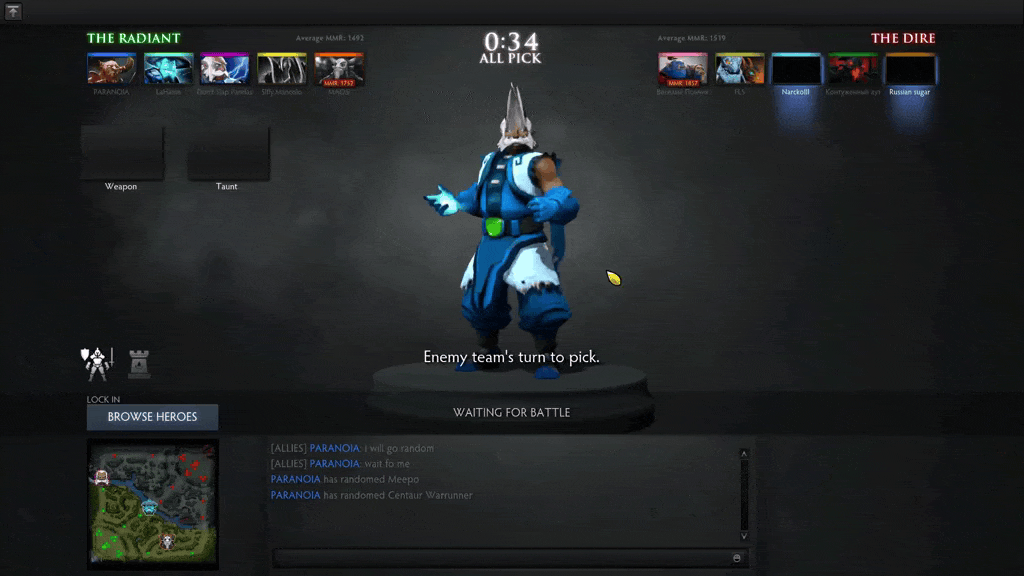Click the lane minimap

pos(152,503)
